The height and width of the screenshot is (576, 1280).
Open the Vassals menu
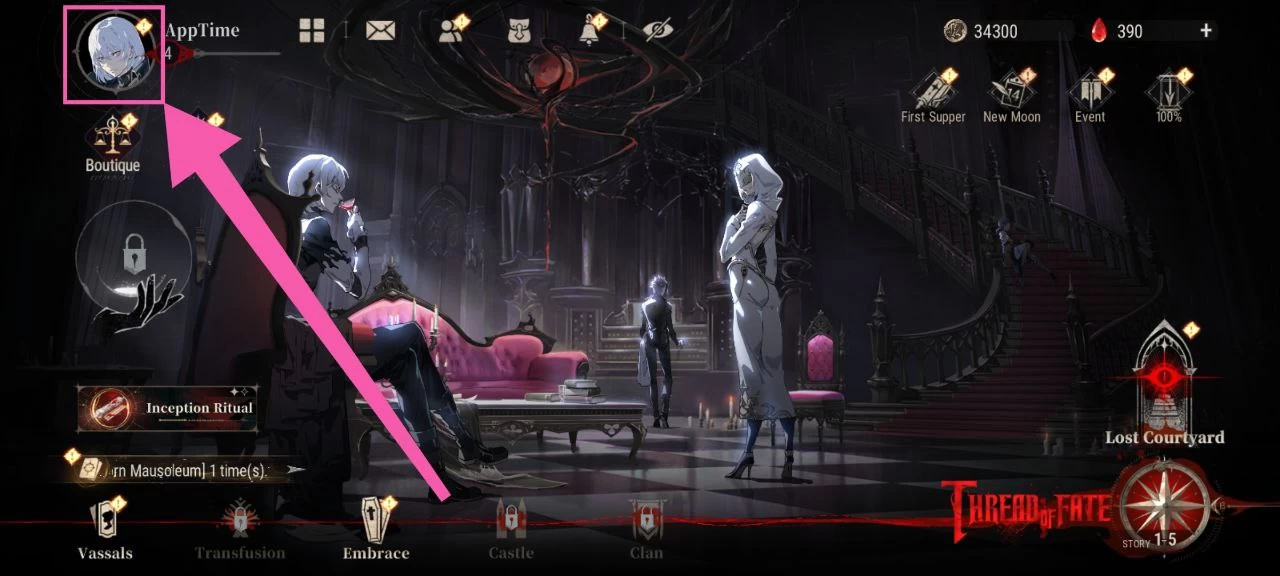coord(105,530)
